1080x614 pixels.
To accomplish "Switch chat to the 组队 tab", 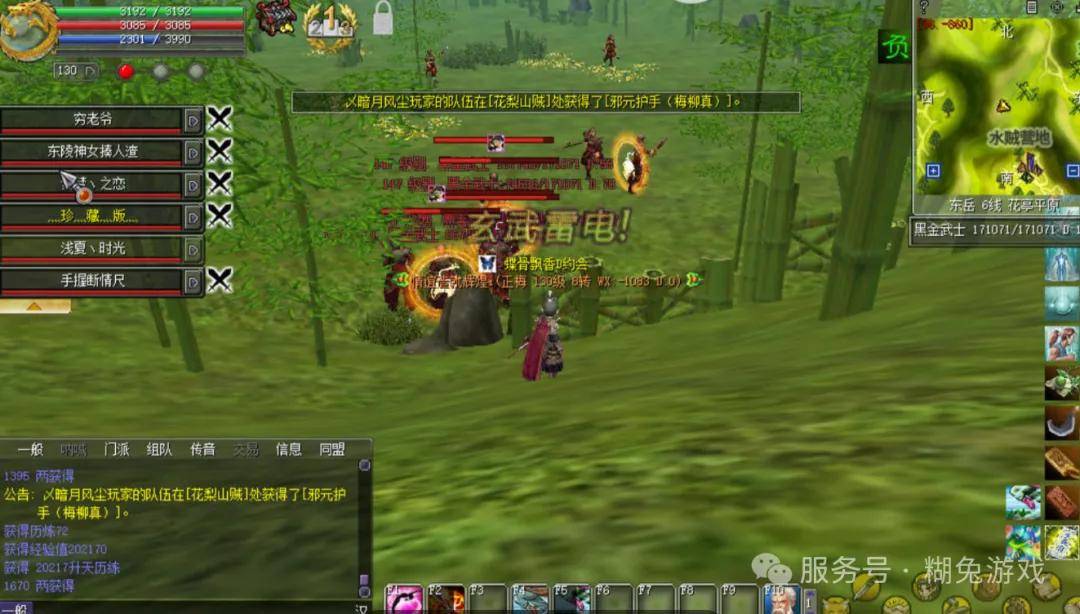I will click(x=159, y=450).
